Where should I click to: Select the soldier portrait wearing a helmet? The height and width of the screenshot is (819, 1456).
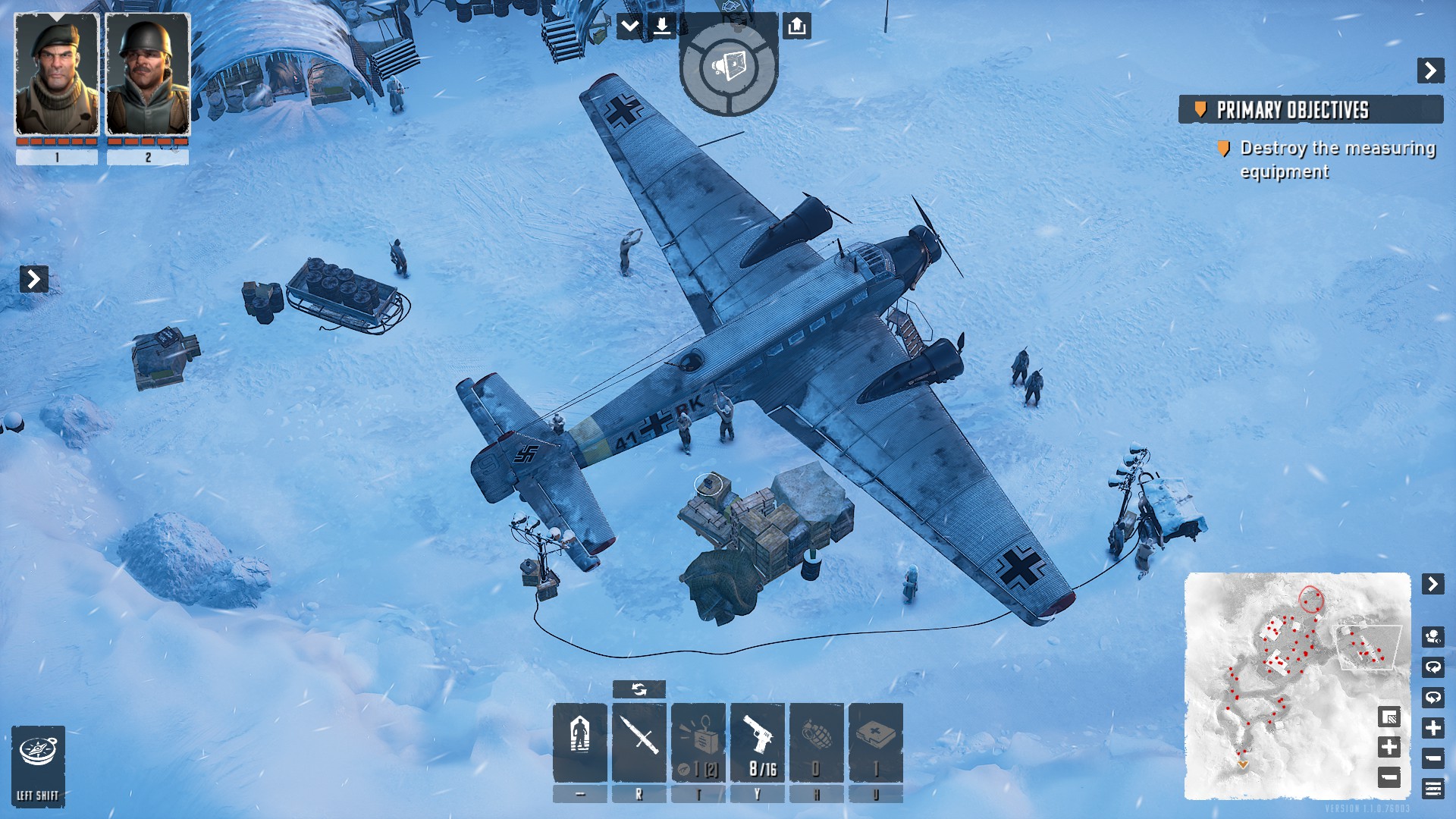coord(148,74)
